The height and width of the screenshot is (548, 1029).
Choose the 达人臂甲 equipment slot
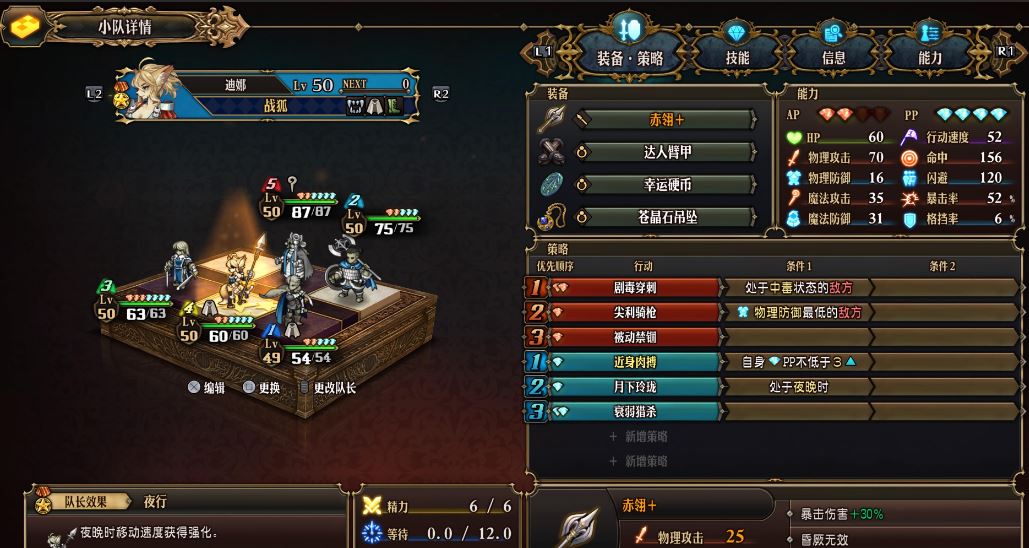[x=666, y=152]
